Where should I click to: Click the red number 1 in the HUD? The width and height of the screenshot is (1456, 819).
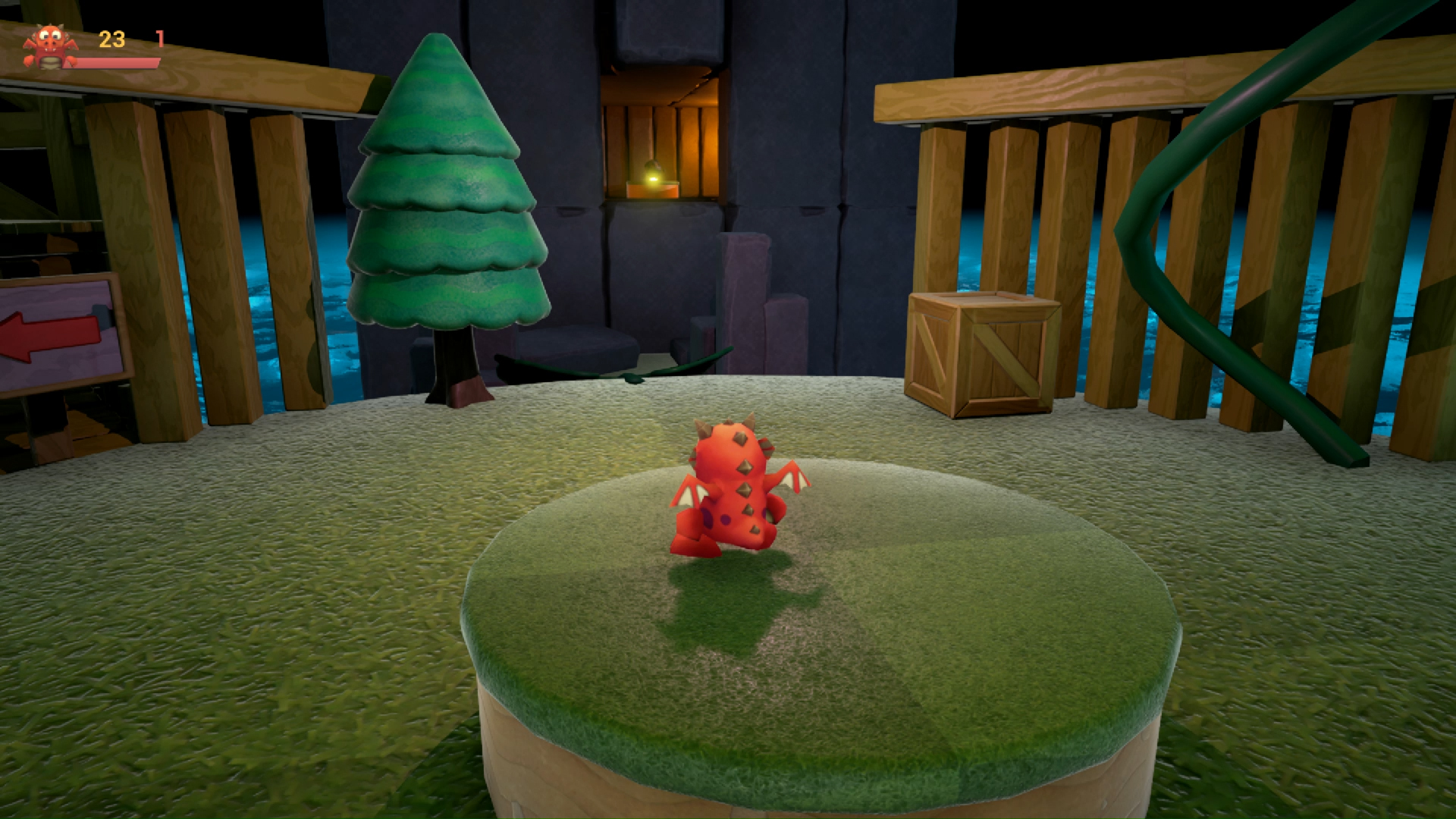click(x=159, y=38)
